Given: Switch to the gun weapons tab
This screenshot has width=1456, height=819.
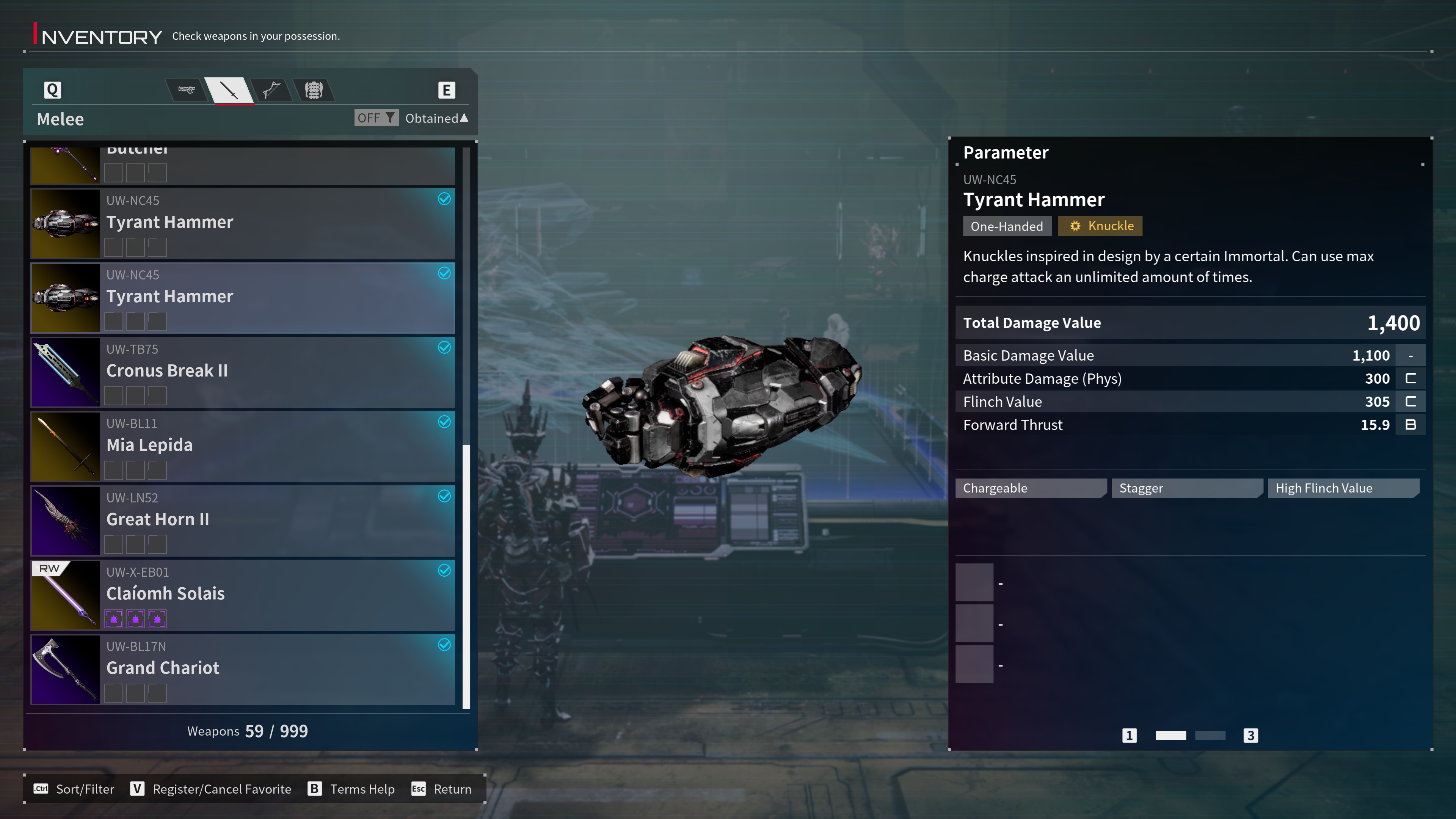Looking at the screenshot, I should pyautogui.click(x=186, y=90).
